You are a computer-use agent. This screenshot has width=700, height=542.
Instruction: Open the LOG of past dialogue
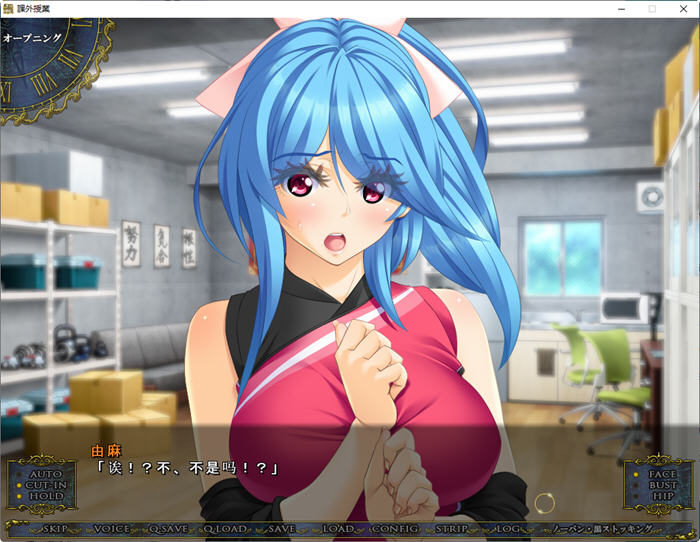click(x=508, y=528)
